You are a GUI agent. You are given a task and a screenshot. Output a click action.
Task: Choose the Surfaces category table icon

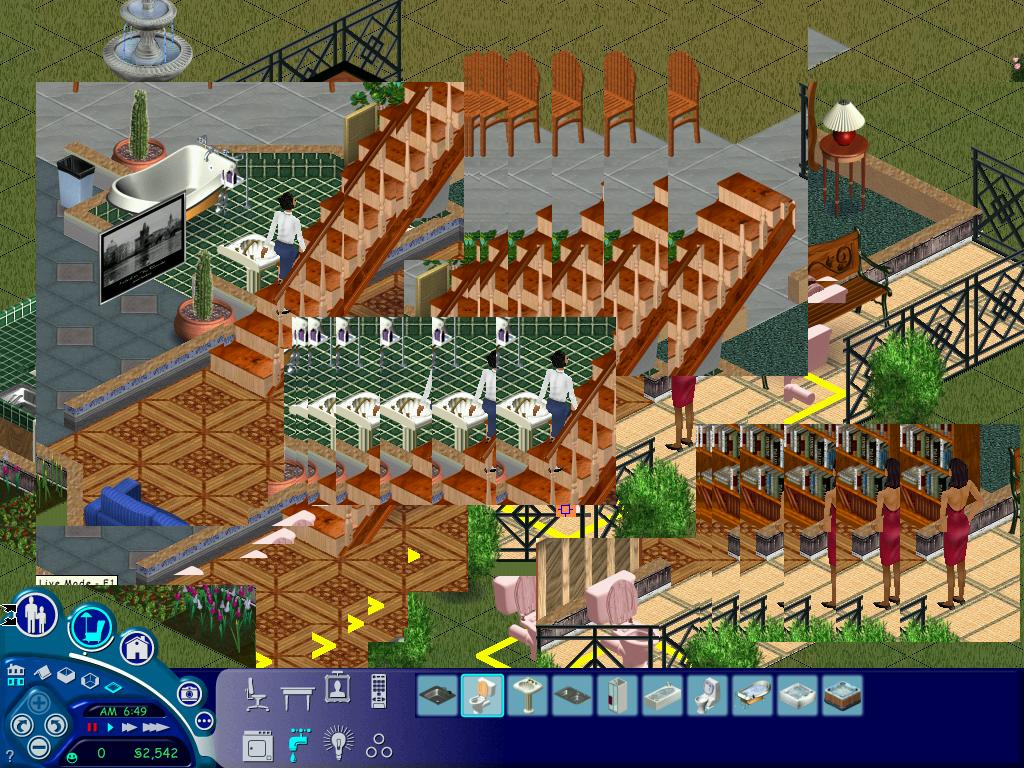tap(298, 692)
